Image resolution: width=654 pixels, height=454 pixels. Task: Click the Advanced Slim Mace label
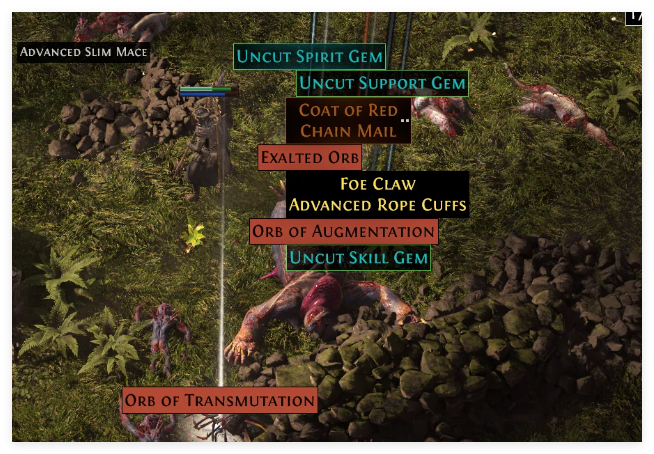click(82, 52)
